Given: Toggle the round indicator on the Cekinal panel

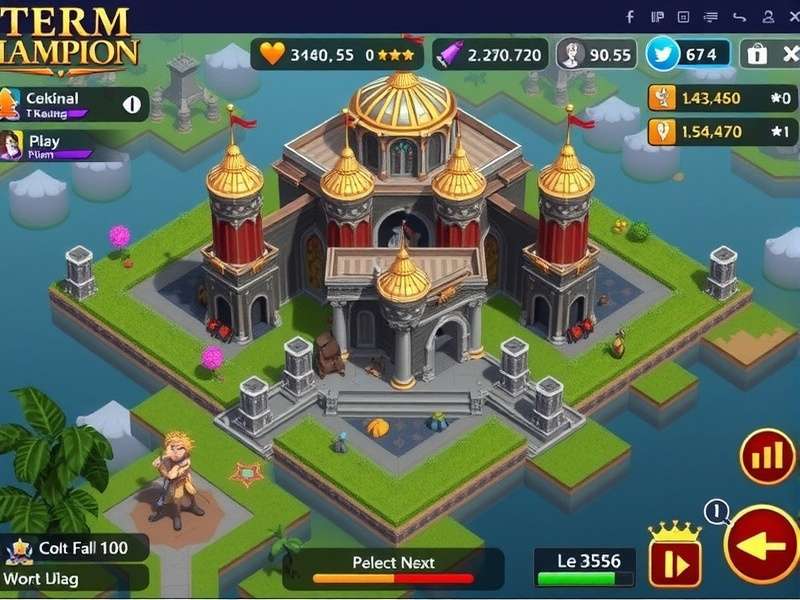Looking at the screenshot, I should 131,103.
